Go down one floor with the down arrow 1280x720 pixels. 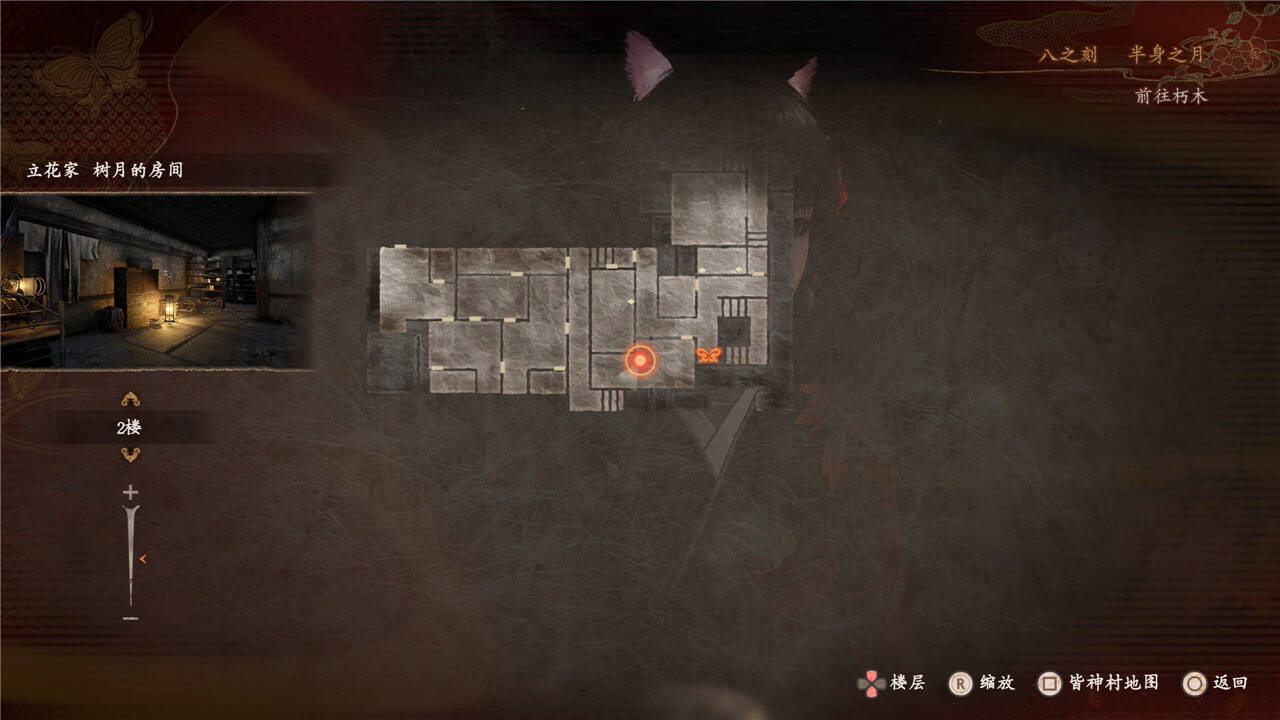130,455
